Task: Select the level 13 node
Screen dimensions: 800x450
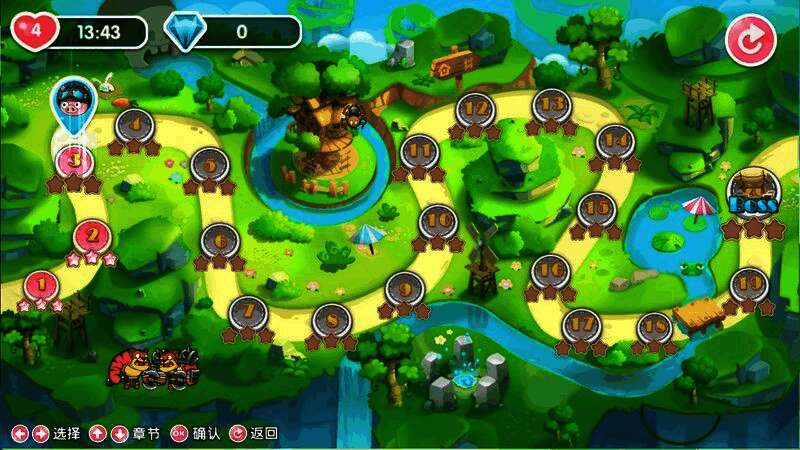Action: [551, 105]
